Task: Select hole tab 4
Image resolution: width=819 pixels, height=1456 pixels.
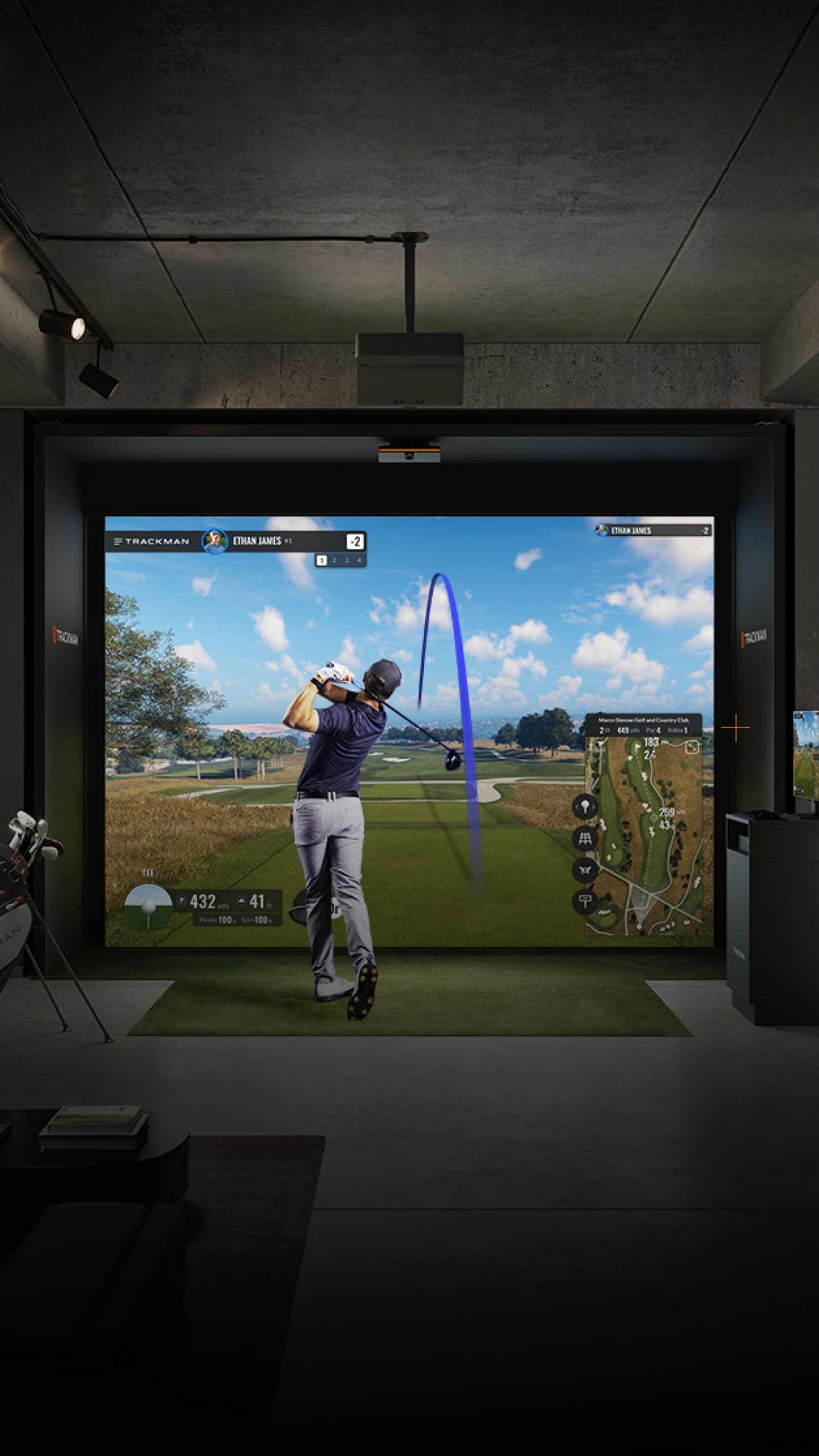Action: point(358,560)
